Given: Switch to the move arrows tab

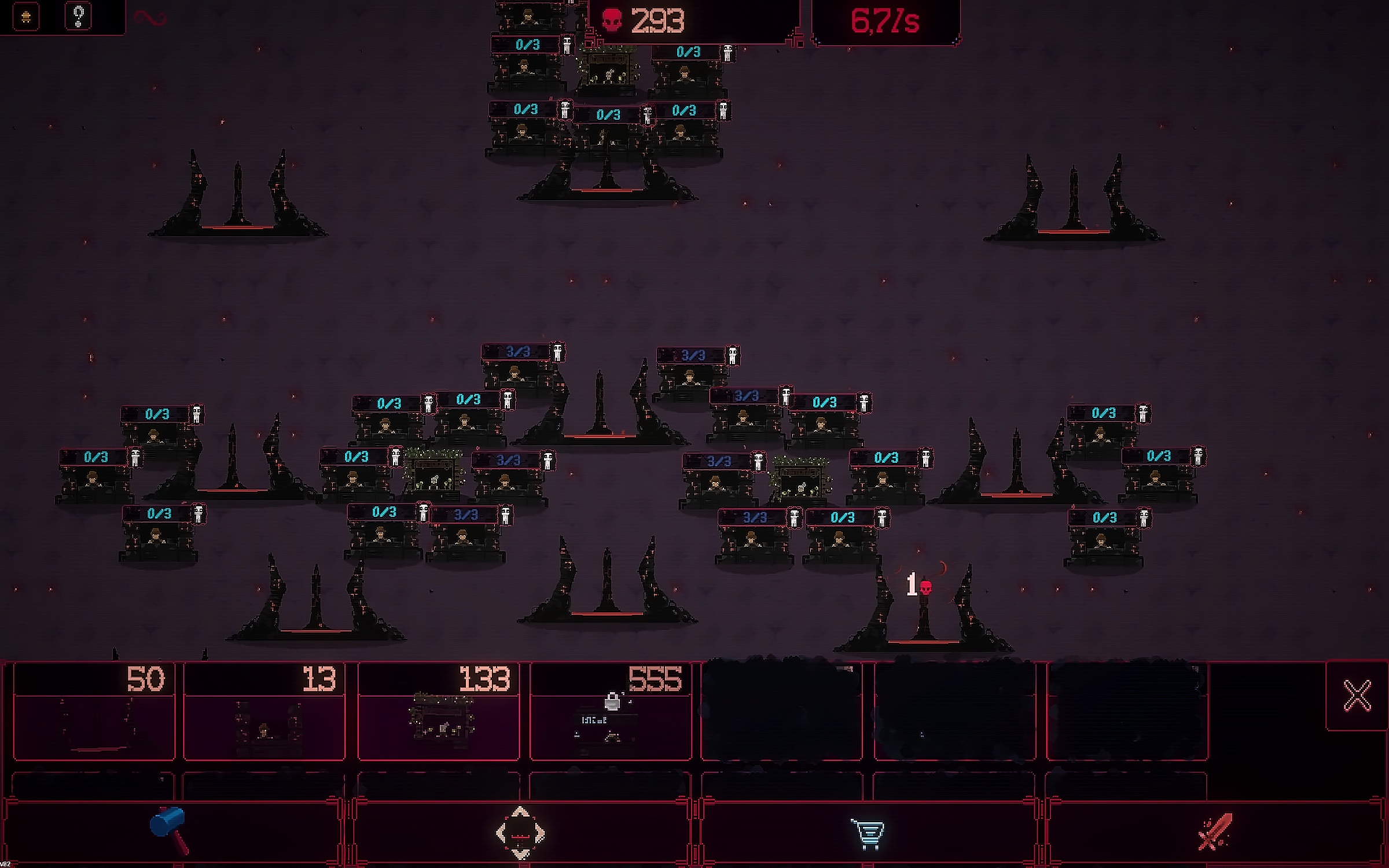Looking at the screenshot, I should [x=520, y=832].
